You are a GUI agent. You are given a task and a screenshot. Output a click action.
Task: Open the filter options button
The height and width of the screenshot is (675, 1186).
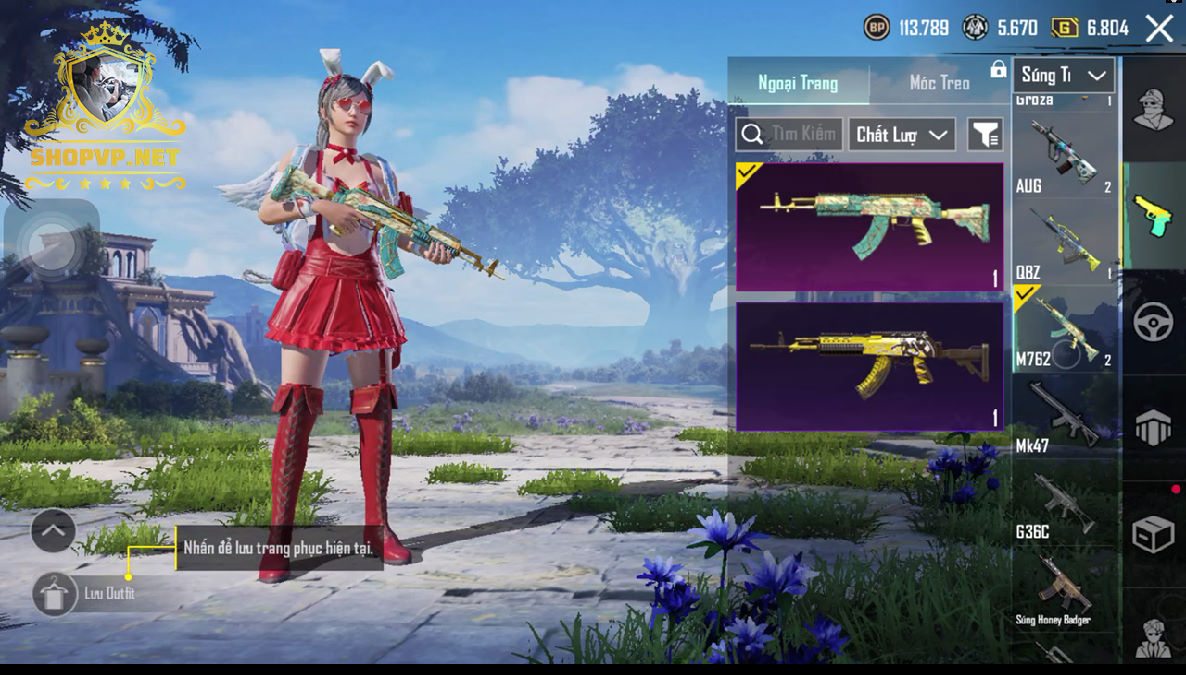(985, 134)
